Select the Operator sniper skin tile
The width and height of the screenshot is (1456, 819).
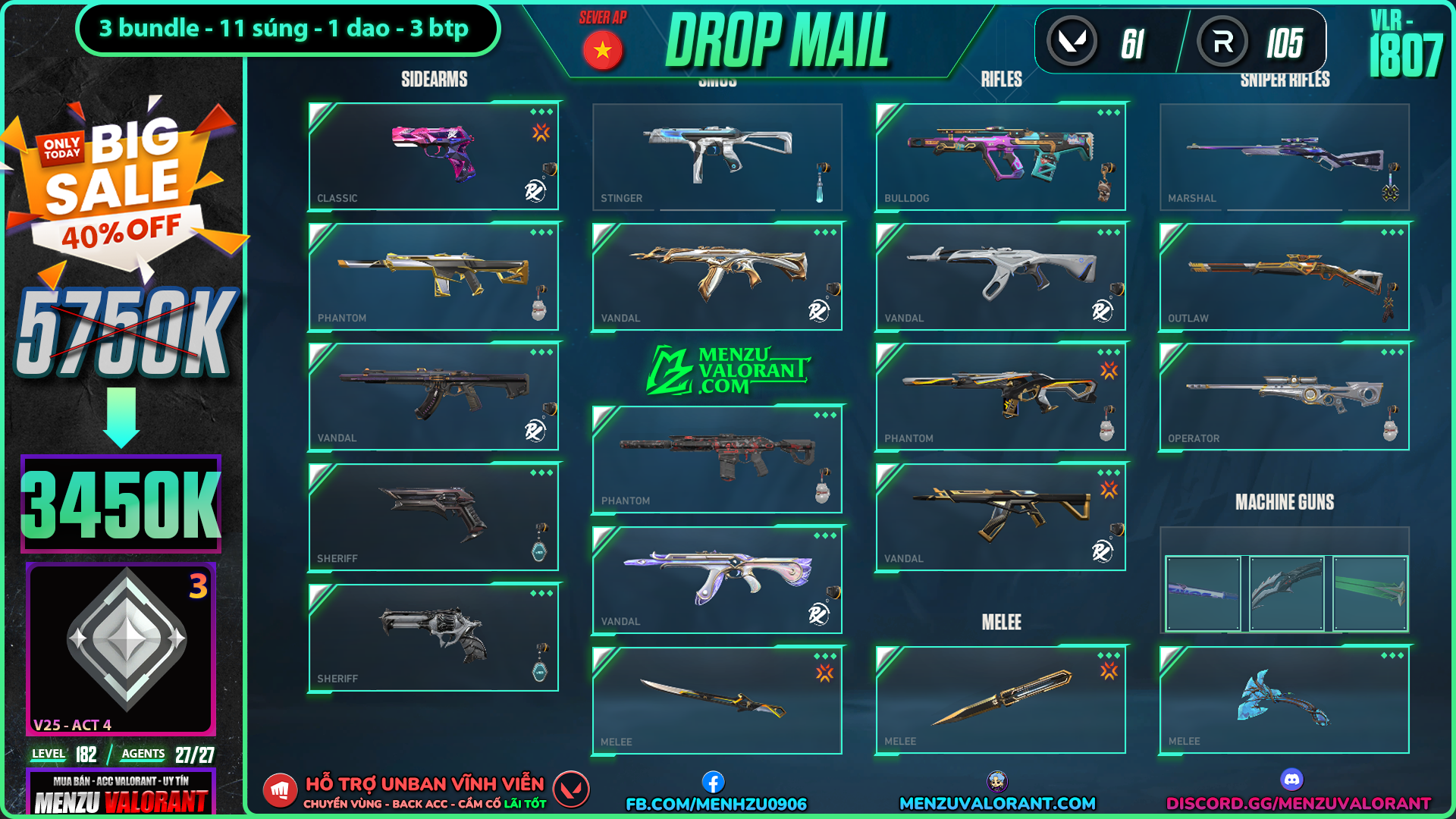1284,397
